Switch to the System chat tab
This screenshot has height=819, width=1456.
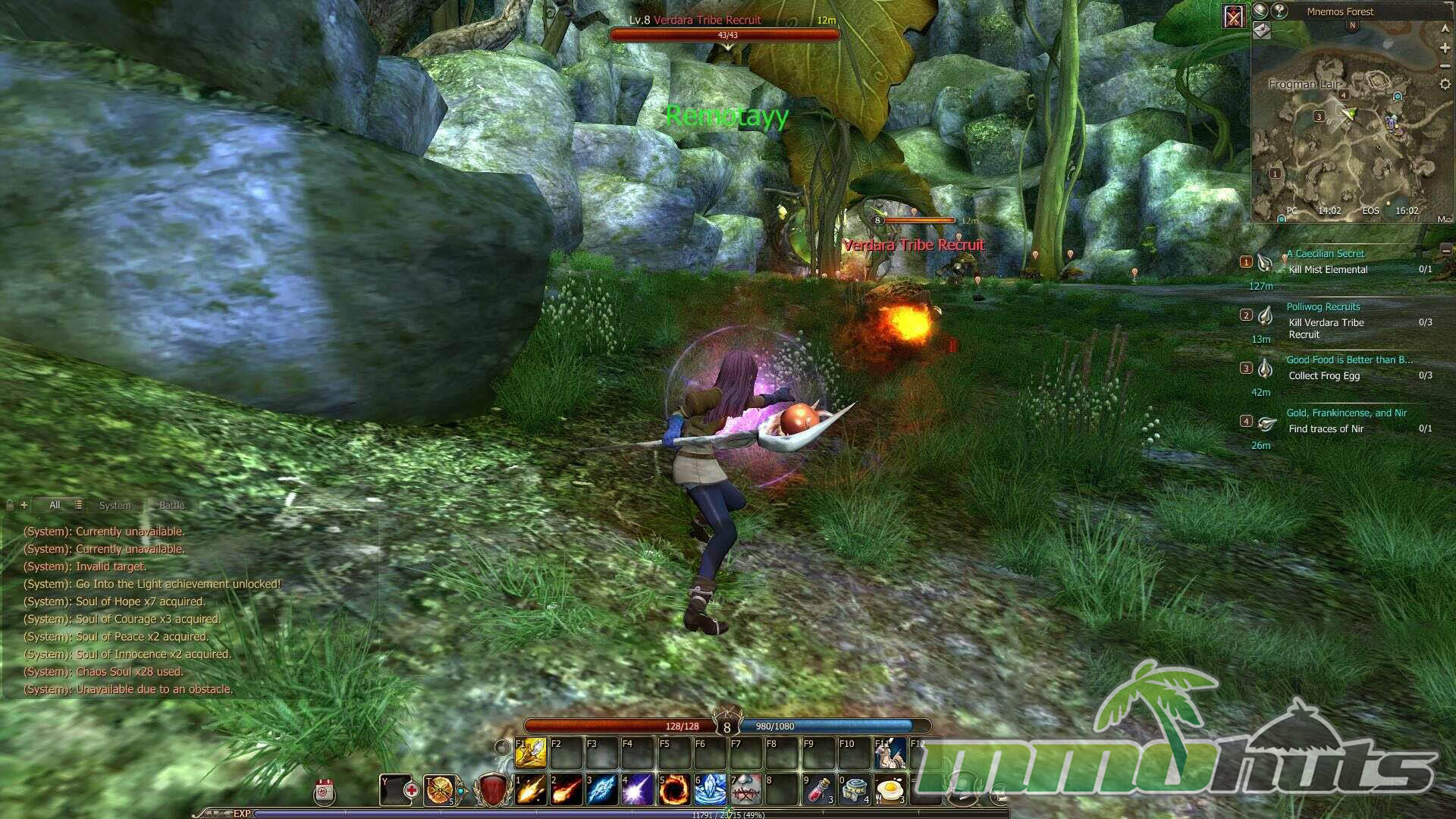[x=115, y=506]
